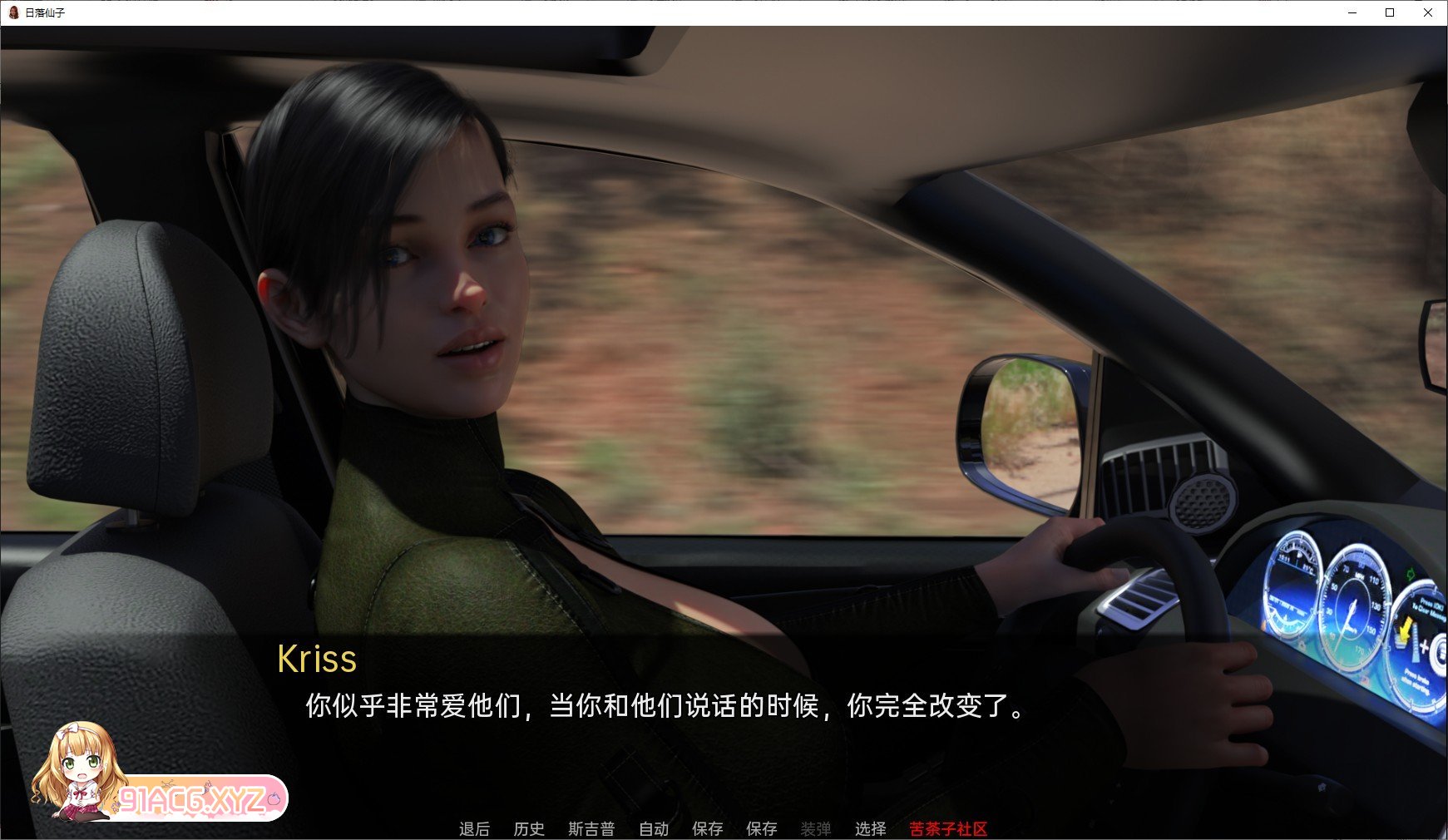The image size is (1448, 840).
Task: Open the first 保存 save screen
Action: coord(709,828)
